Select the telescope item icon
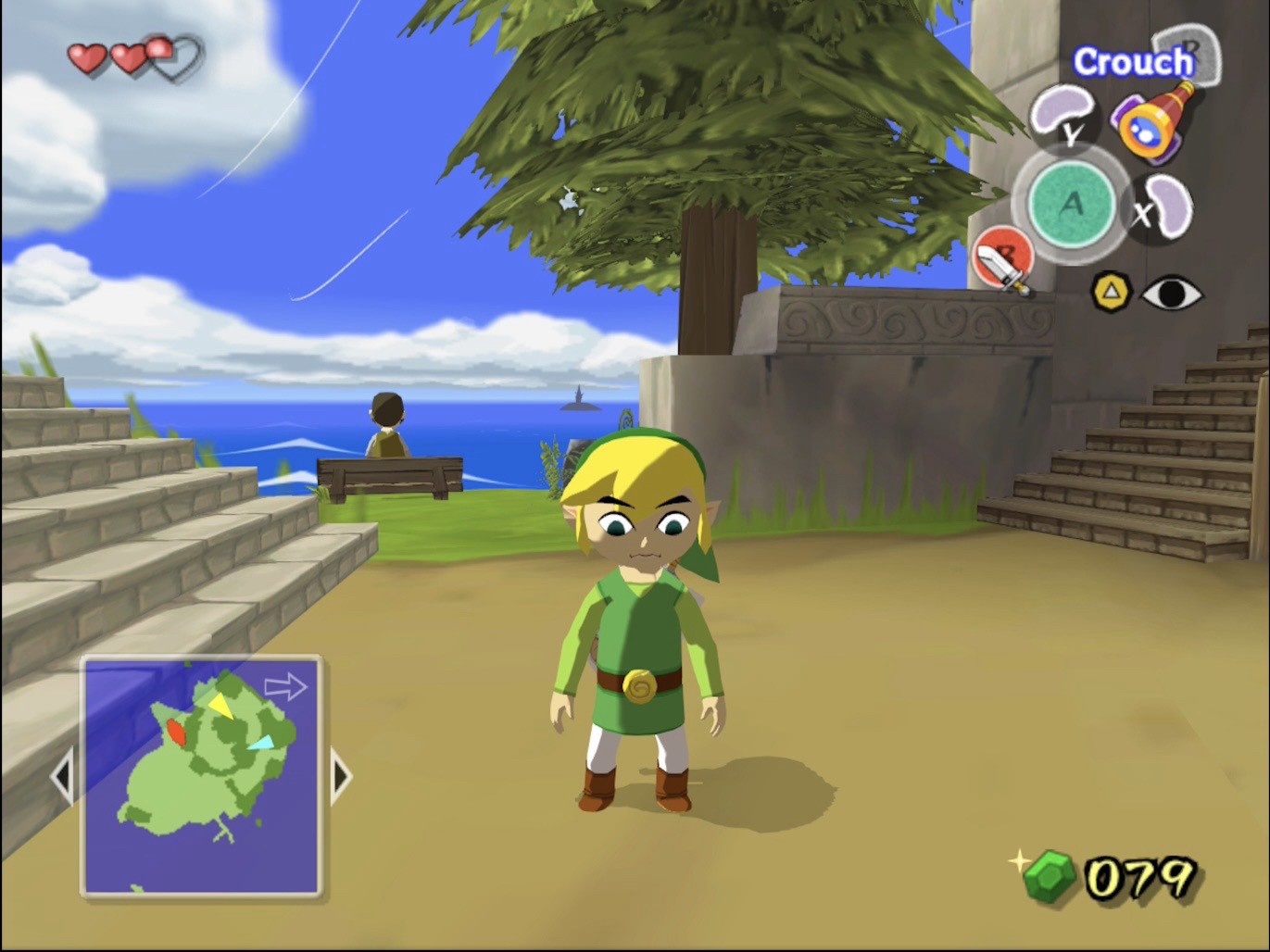This screenshot has height=952, width=1270. (1154, 120)
